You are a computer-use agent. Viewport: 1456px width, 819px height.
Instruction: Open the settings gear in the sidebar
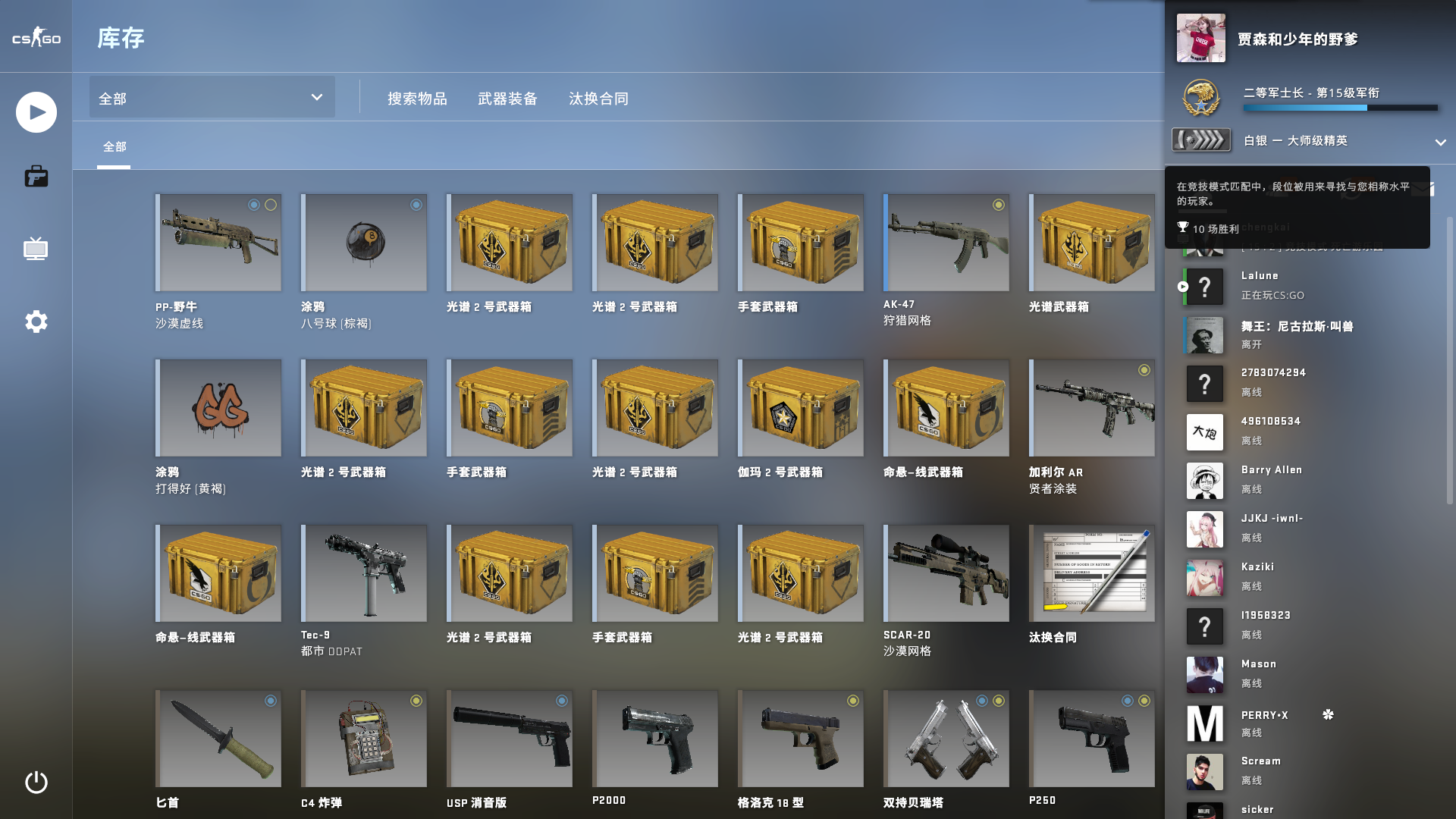tap(36, 322)
